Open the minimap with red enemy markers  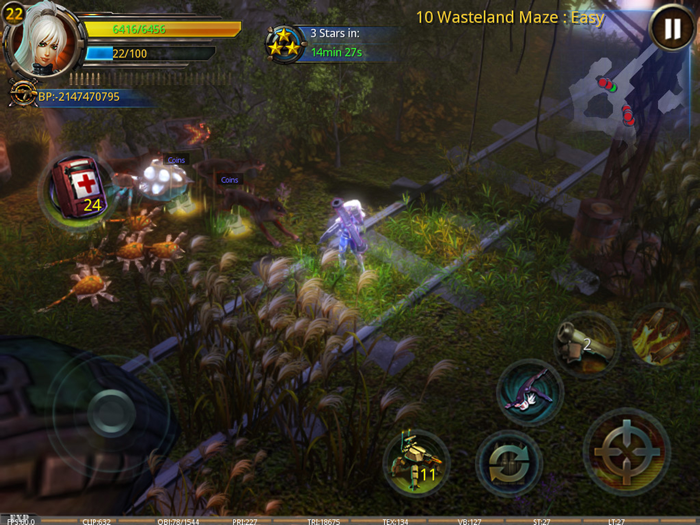pyautogui.click(x=612, y=98)
